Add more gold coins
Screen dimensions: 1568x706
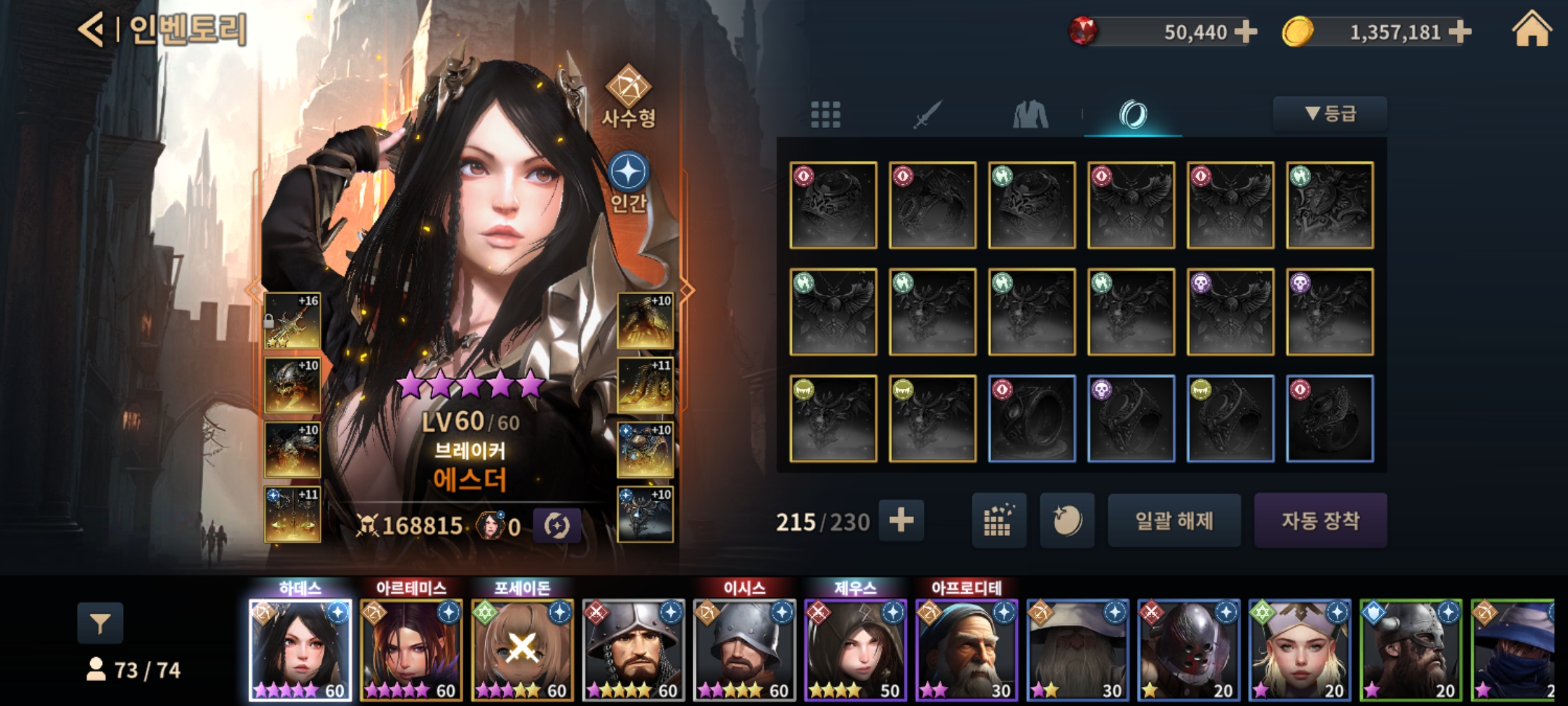pos(1460,31)
